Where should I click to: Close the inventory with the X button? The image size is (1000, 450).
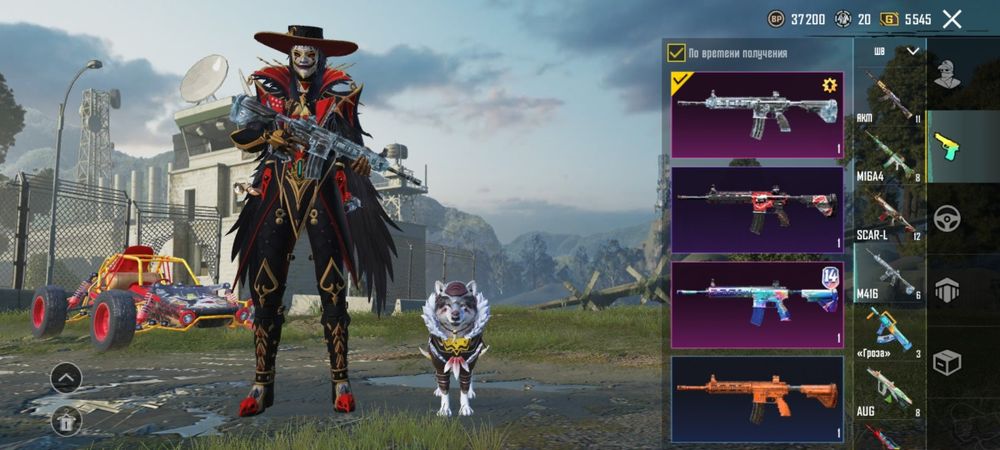[x=952, y=19]
